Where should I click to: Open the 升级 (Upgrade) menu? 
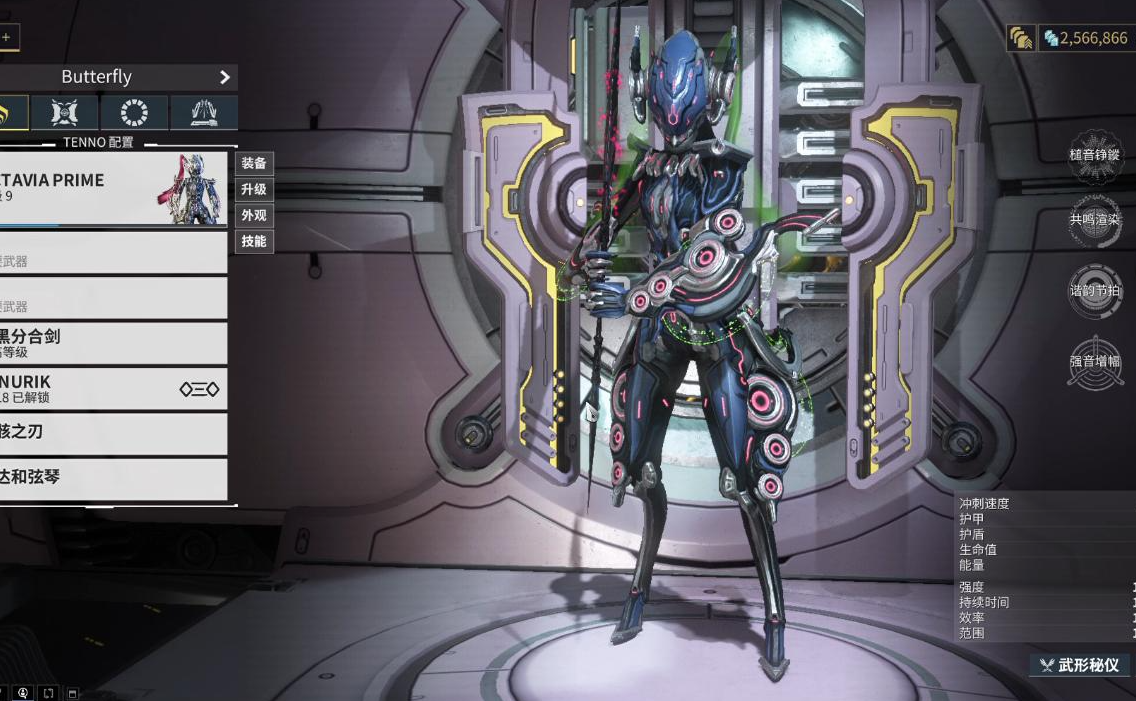[x=254, y=189]
